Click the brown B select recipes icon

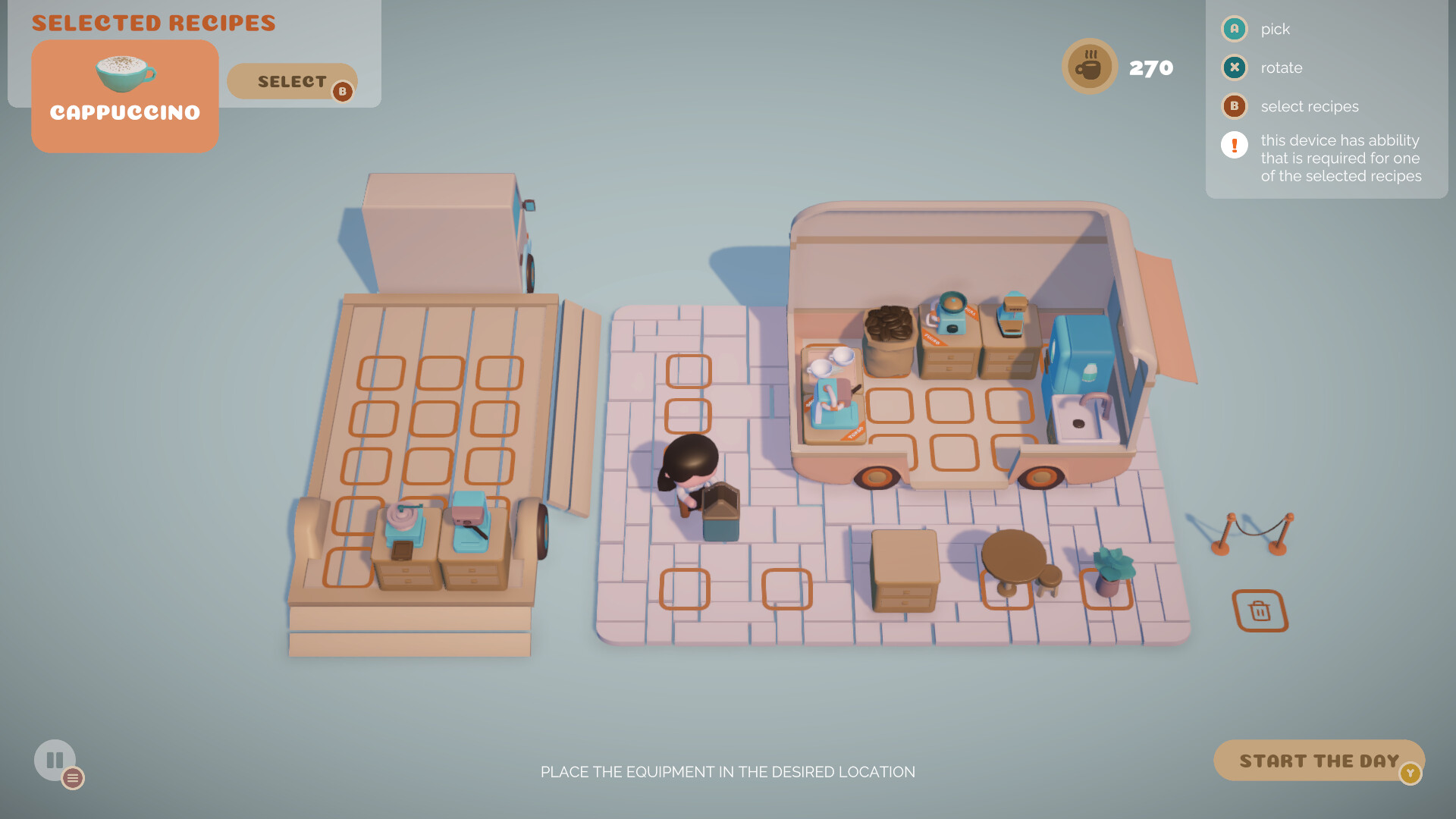(1234, 106)
